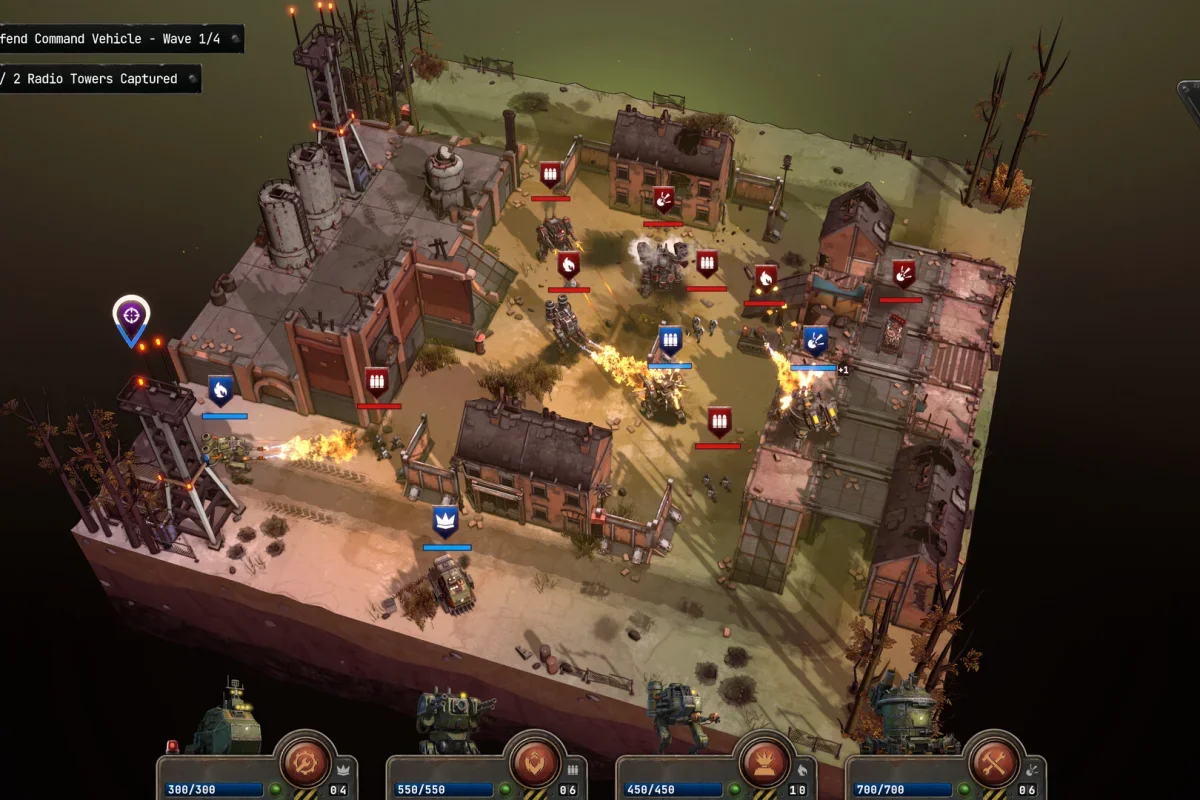Select the blue flame unit marker
Viewport: 1200px width, 800px height.
point(220,389)
